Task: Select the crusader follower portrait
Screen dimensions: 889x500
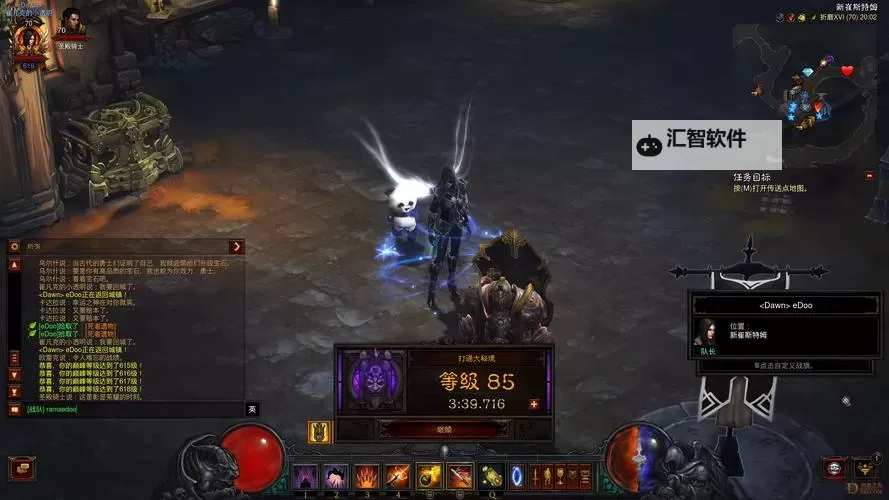Action: click(71, 22)
